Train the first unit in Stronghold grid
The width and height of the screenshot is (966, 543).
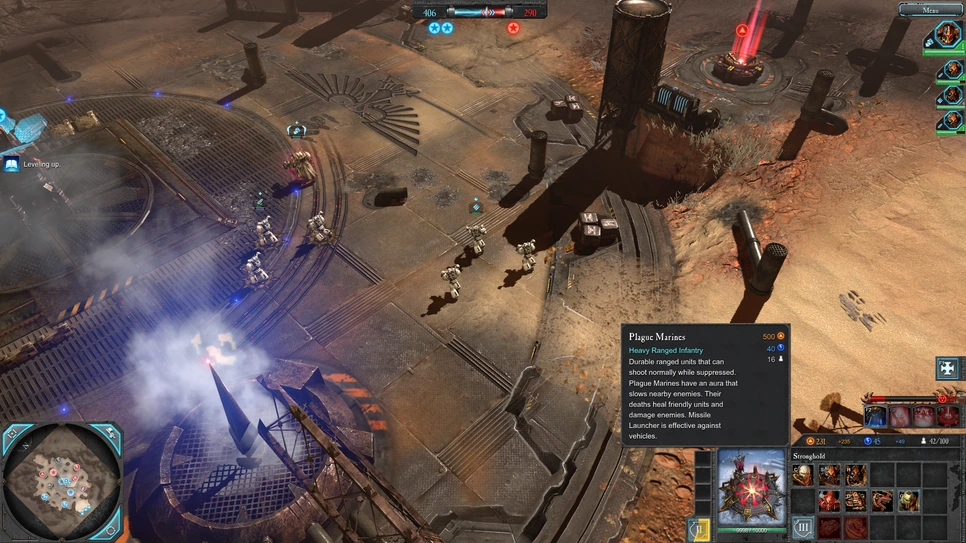pyautogui.click(x=803, y=475)
